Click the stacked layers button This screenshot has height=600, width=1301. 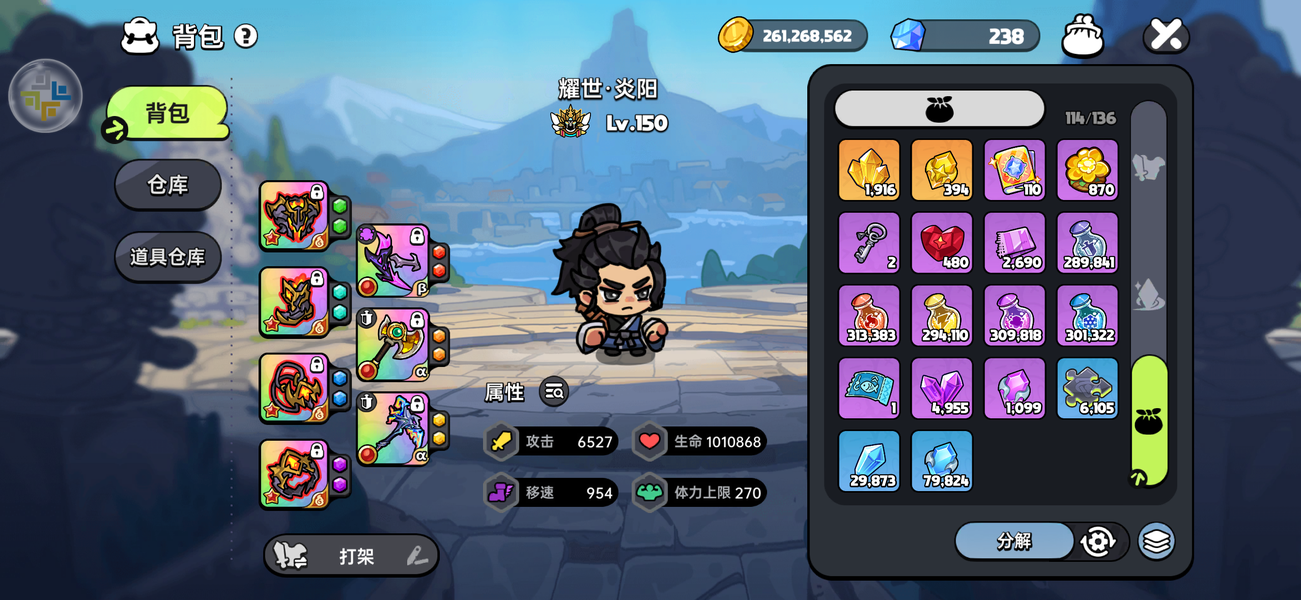pos(1156,541)
